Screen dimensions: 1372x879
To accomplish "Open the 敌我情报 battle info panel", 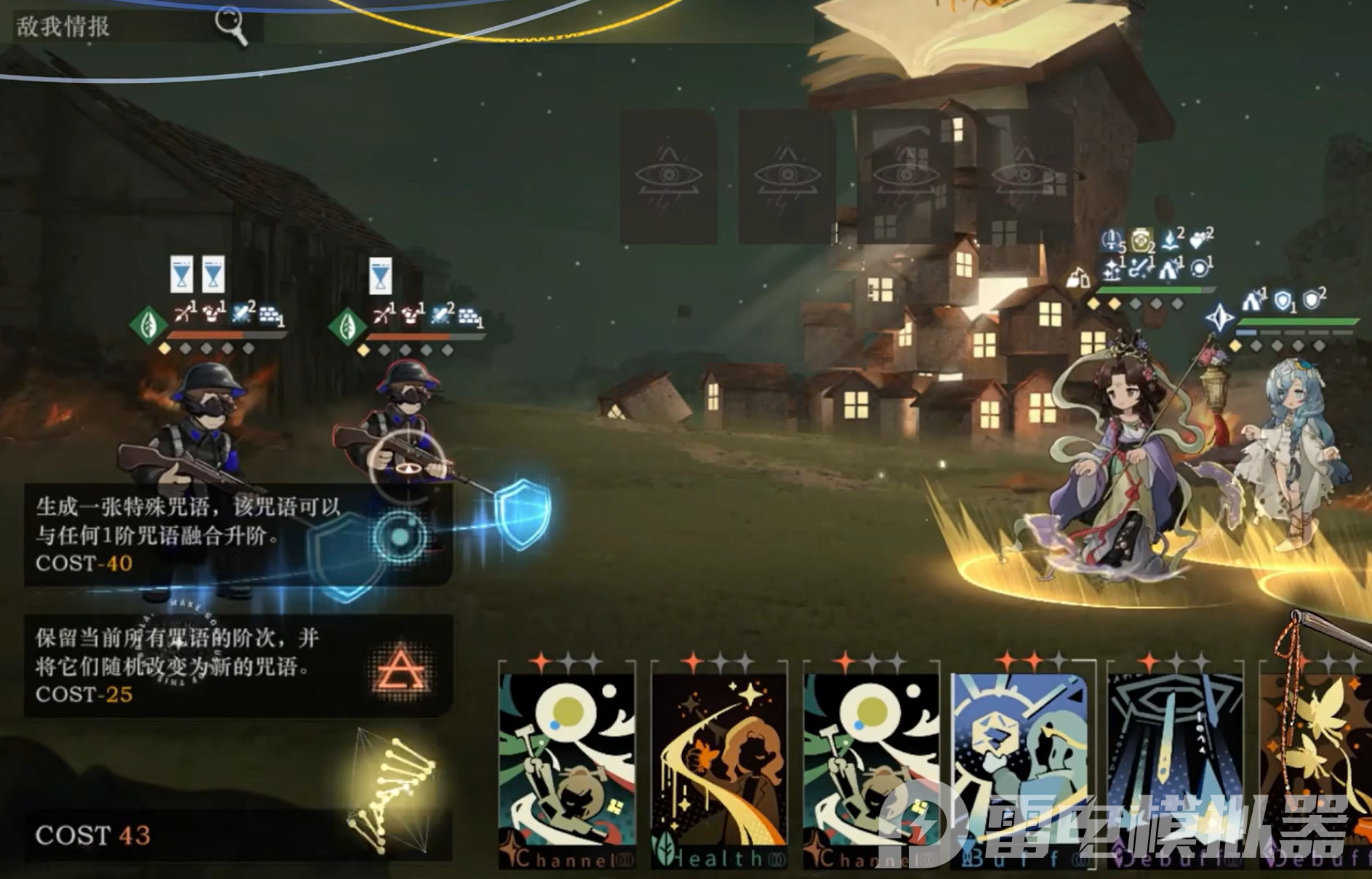I will point(131,27).
